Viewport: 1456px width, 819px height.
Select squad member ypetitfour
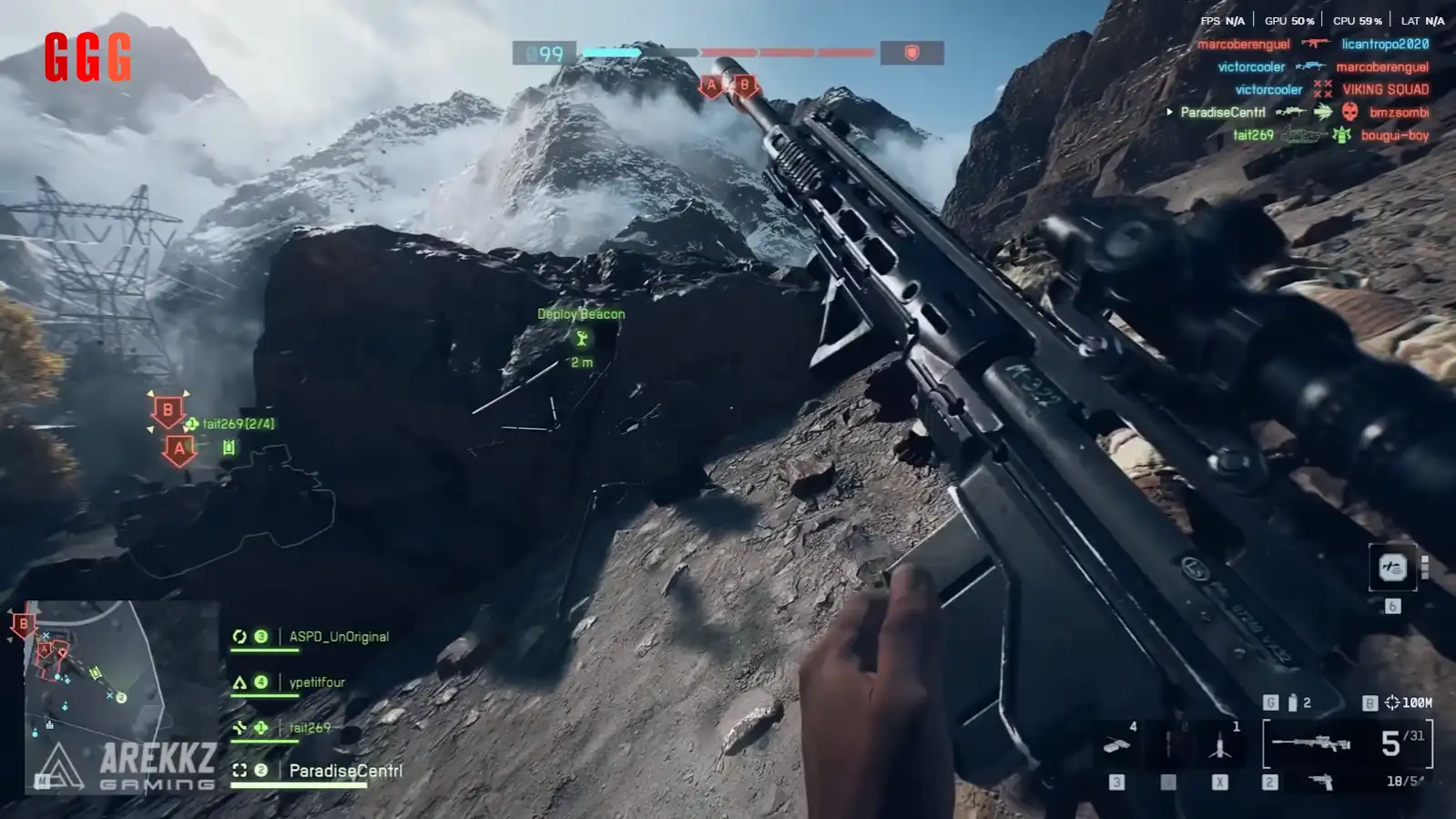click(316, 682)
